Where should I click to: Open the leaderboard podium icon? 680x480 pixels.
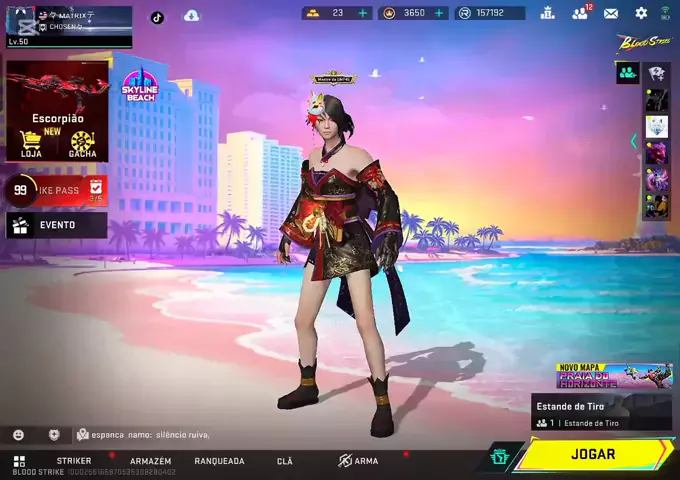pos(547,13)
